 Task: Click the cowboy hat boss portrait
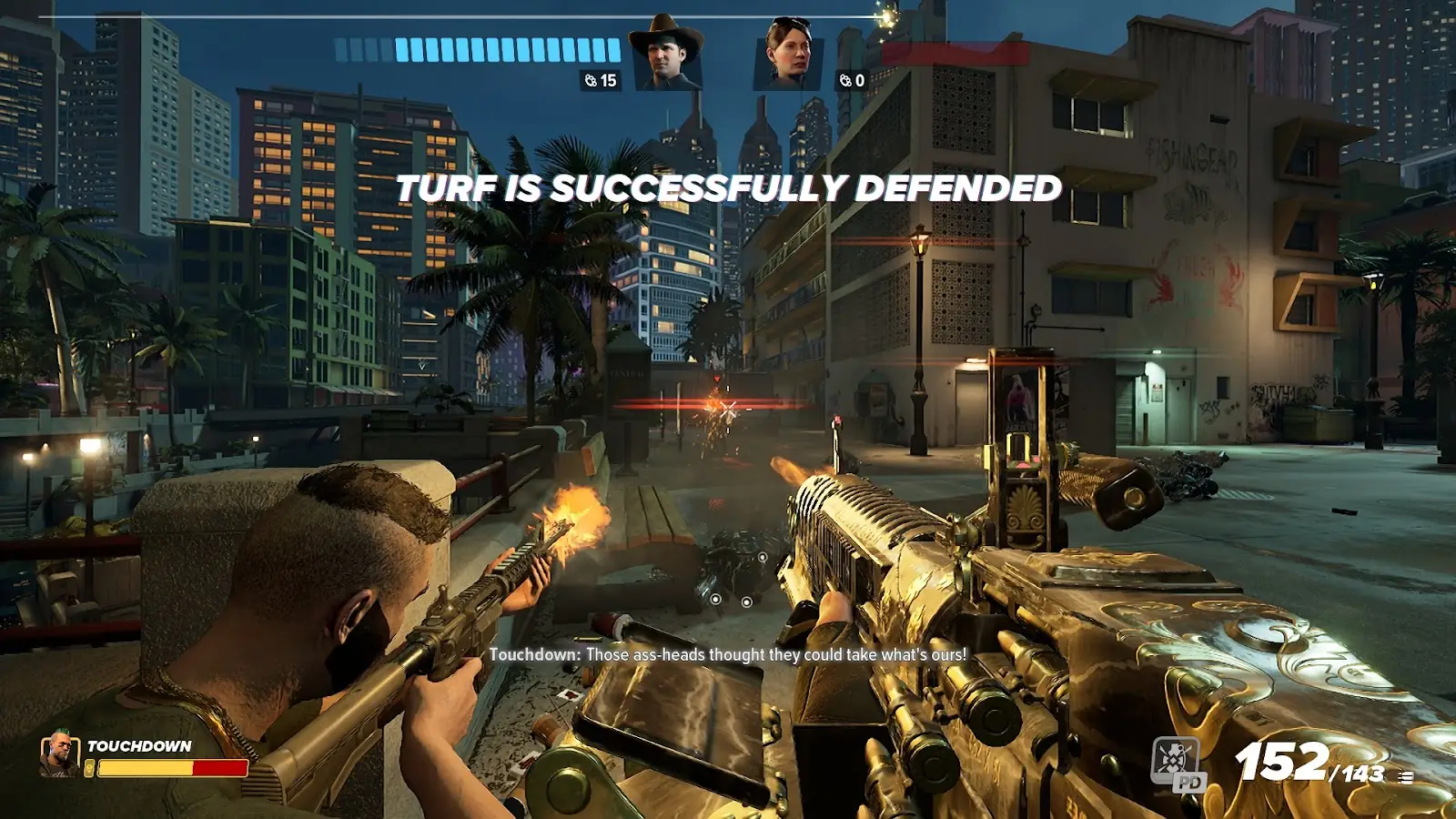point(667,53)
